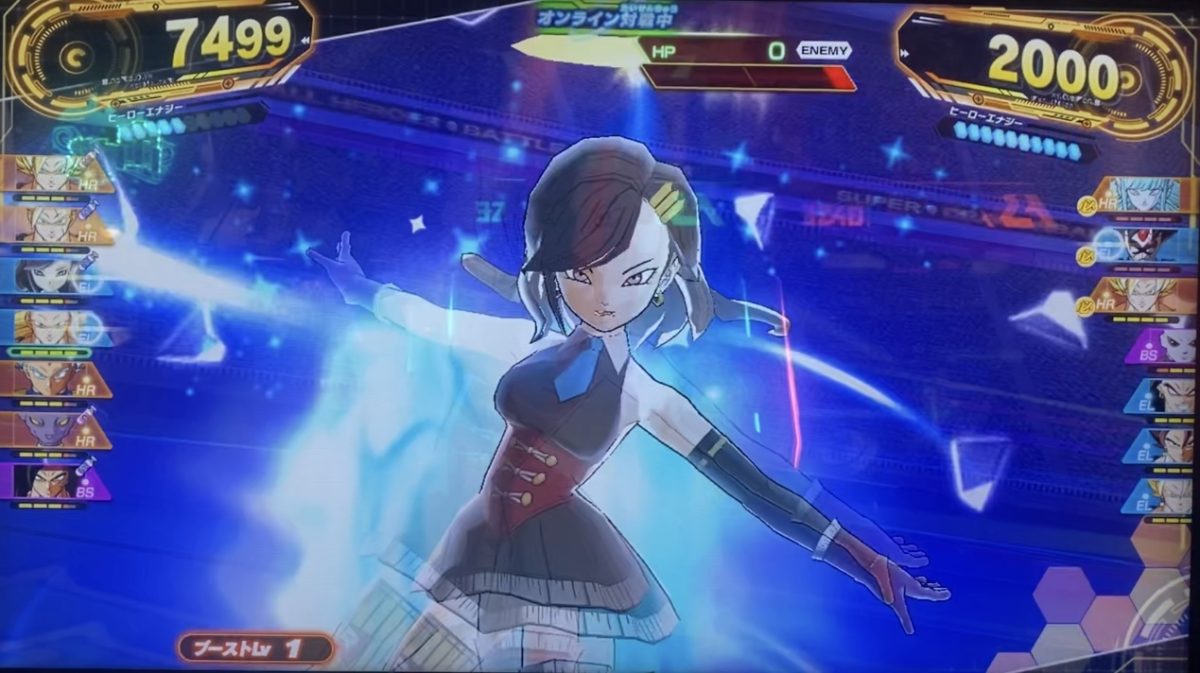Choose the enemy's purple BS card
This screenshot has width=1200, height=673.
(1160, 347)
